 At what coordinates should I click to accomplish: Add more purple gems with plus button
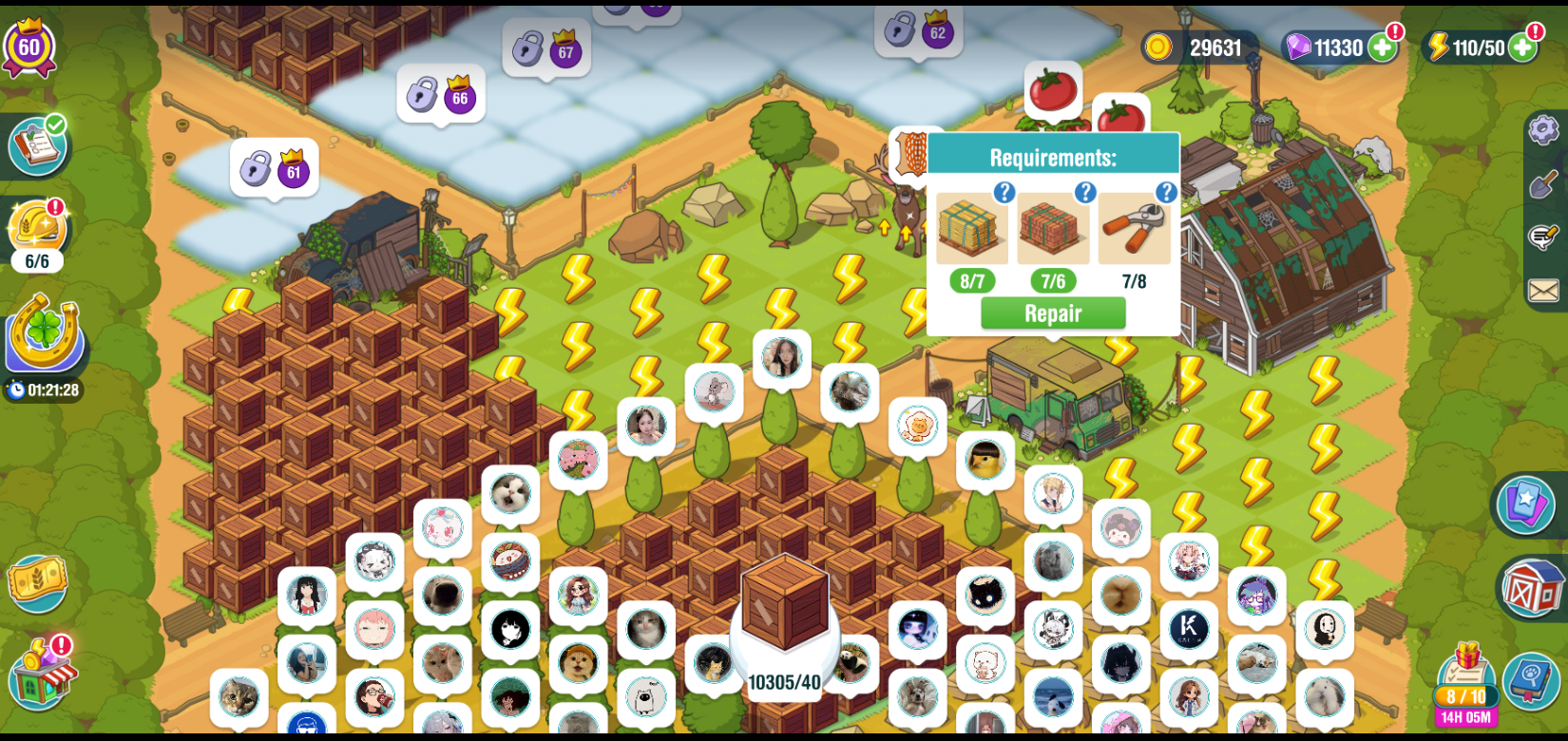pyautogui.click(x=1383, y=47)
